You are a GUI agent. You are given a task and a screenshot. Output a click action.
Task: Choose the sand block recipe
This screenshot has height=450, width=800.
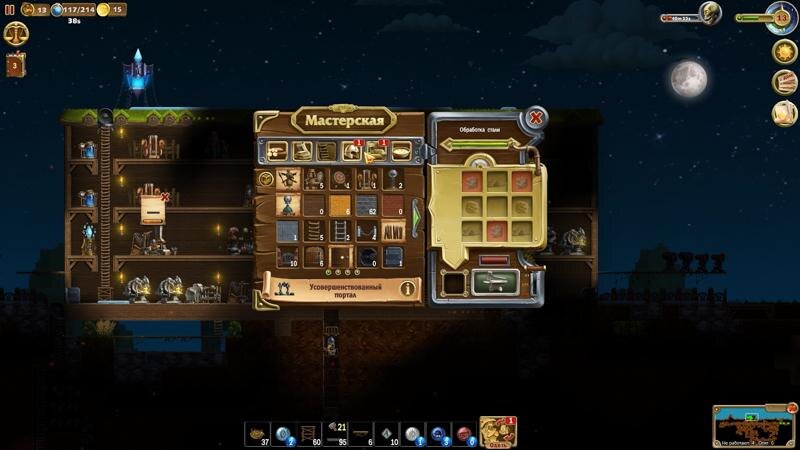pyautogui.click(x=340, y=205)
